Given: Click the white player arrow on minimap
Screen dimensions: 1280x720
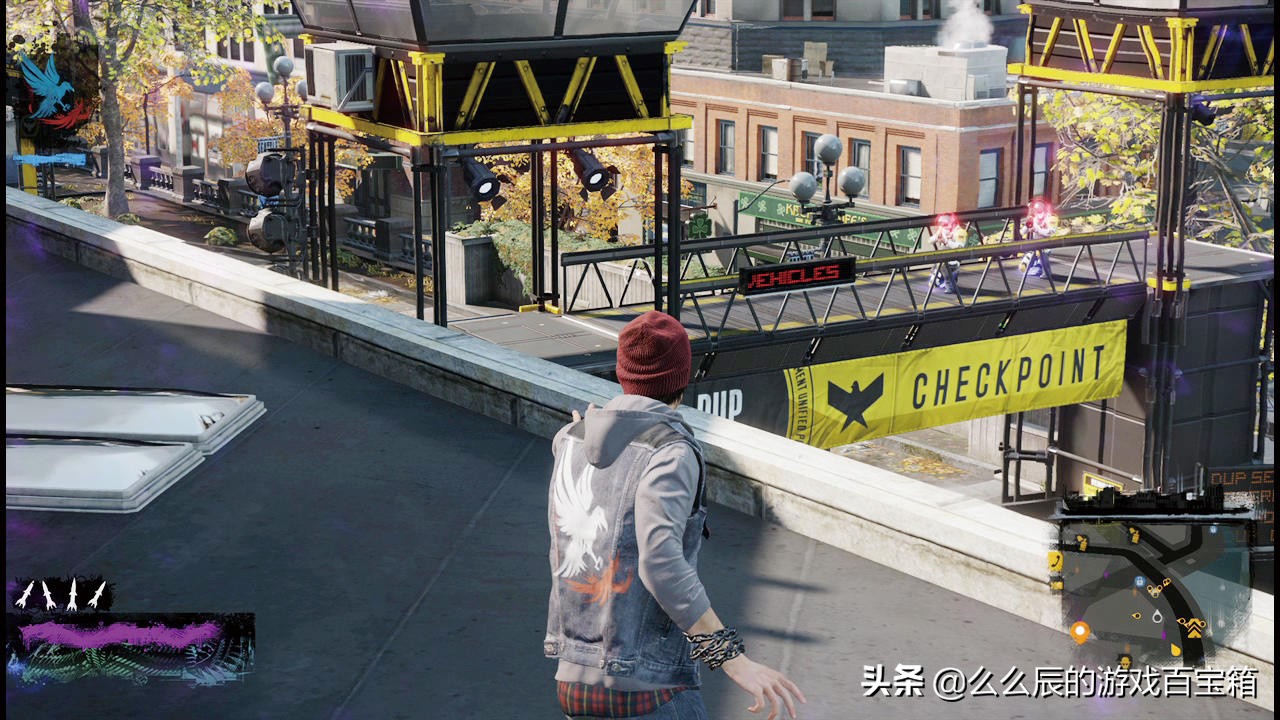Looking at the screenshot, I should point(1157,617).
